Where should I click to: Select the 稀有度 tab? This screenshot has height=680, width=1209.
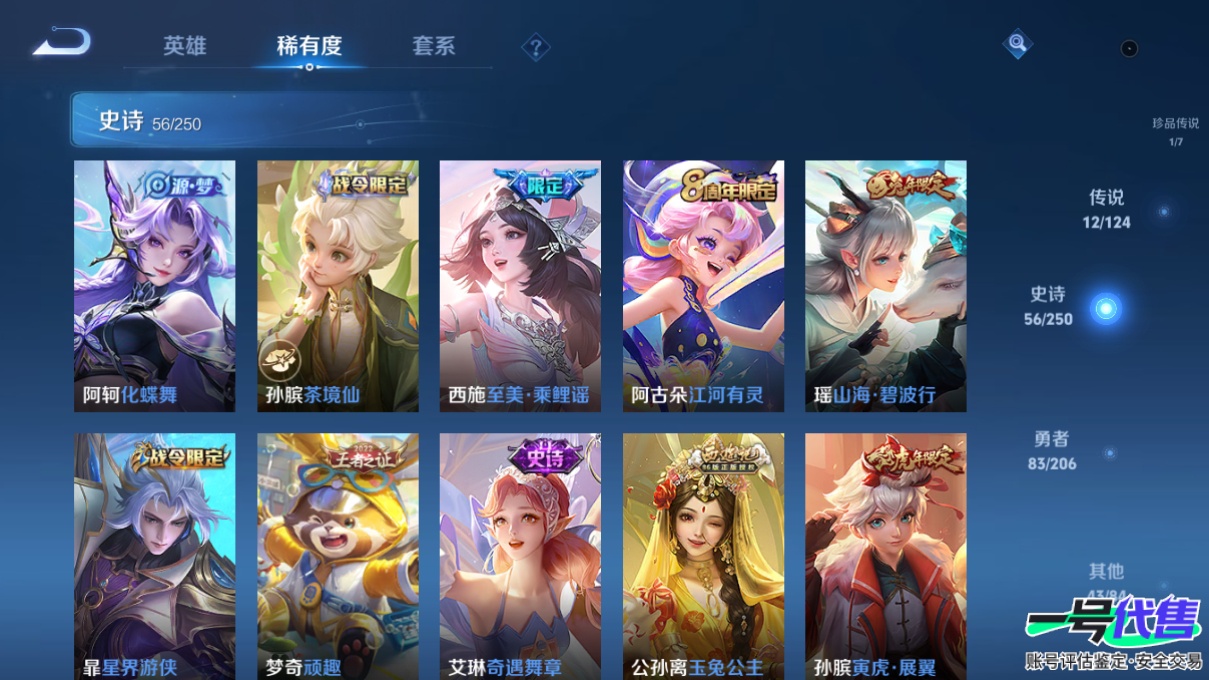pyautogui.click(x=309, y=46)
